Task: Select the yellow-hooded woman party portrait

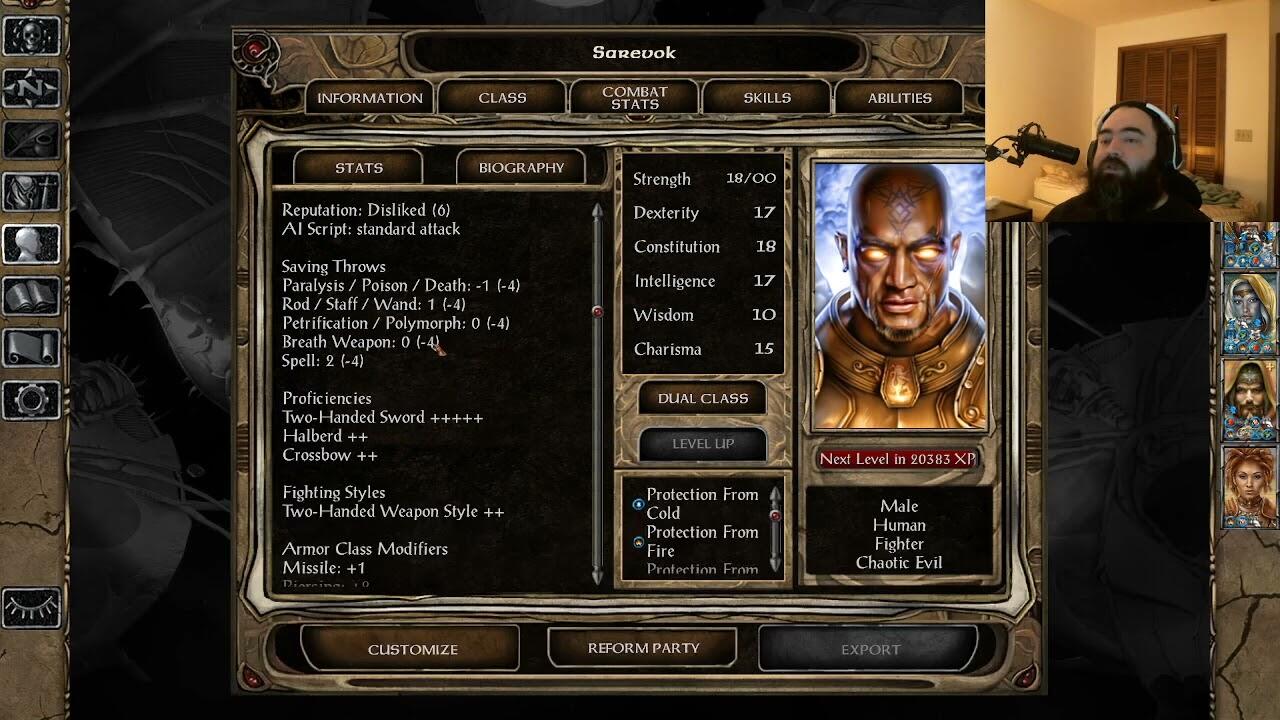Action: [1249, 314]
